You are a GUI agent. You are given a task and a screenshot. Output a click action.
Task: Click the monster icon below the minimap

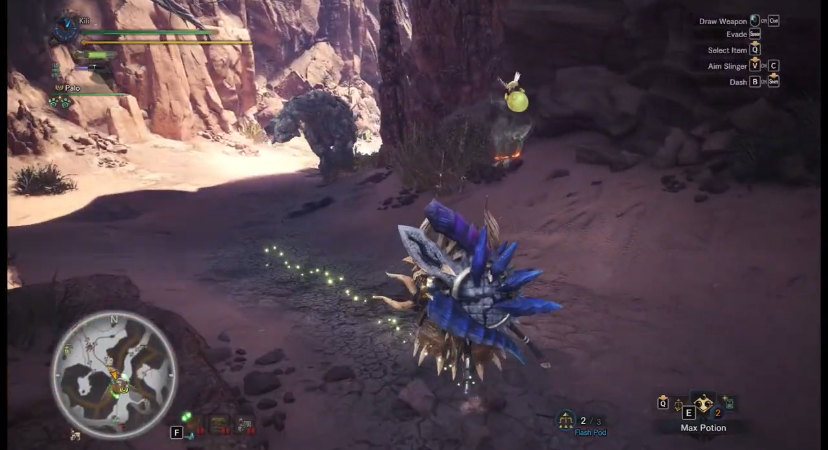pyautogui.click(x=76, y=435)
